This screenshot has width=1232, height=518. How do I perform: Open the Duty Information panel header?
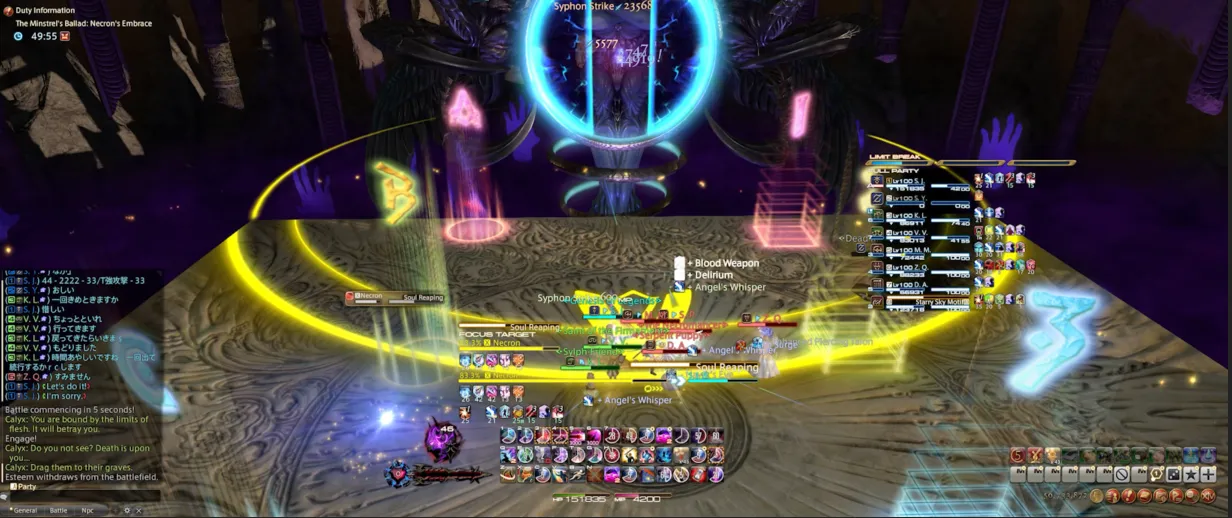[45, 10]
